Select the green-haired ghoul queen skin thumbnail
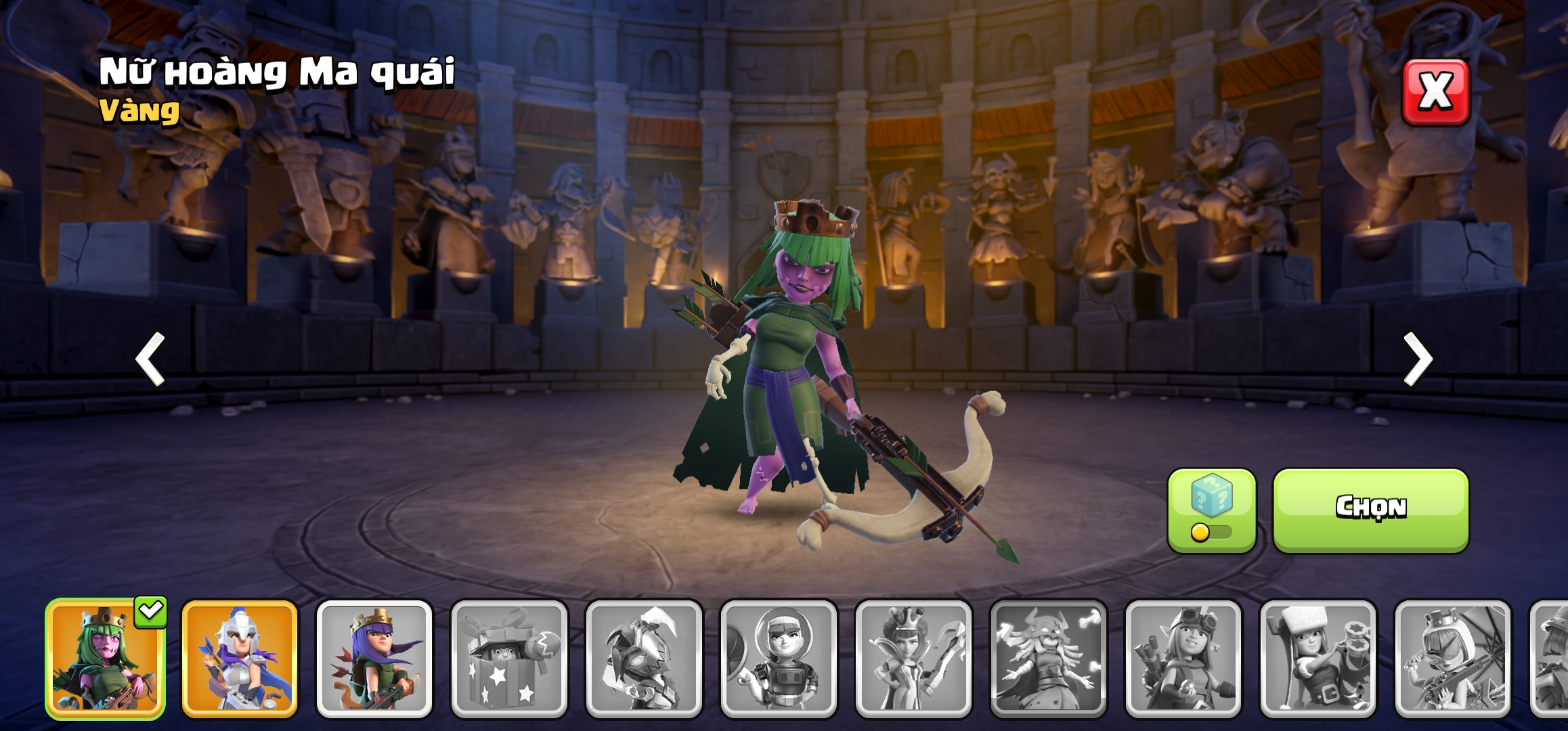 pyautogui.click(x=105, y=659)
